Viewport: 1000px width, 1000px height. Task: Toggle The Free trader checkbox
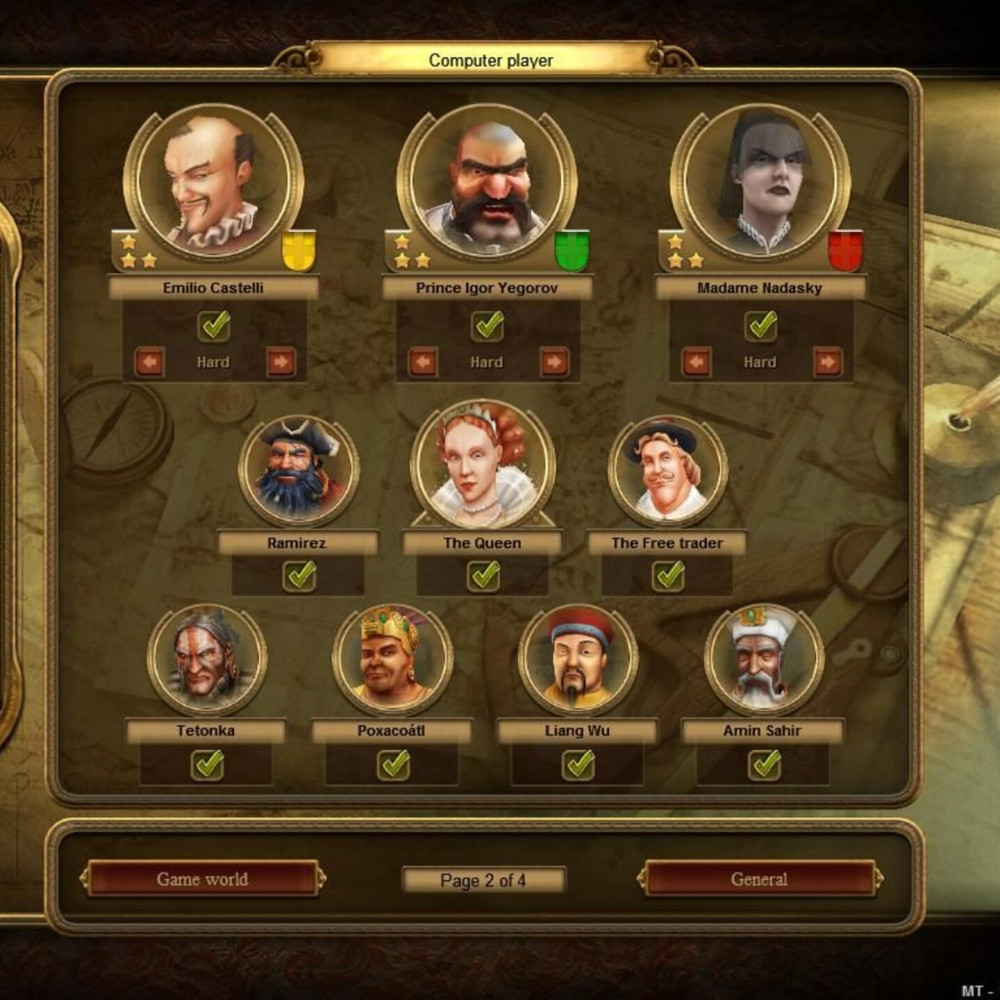pyautogui.click(x=667, y=575)
